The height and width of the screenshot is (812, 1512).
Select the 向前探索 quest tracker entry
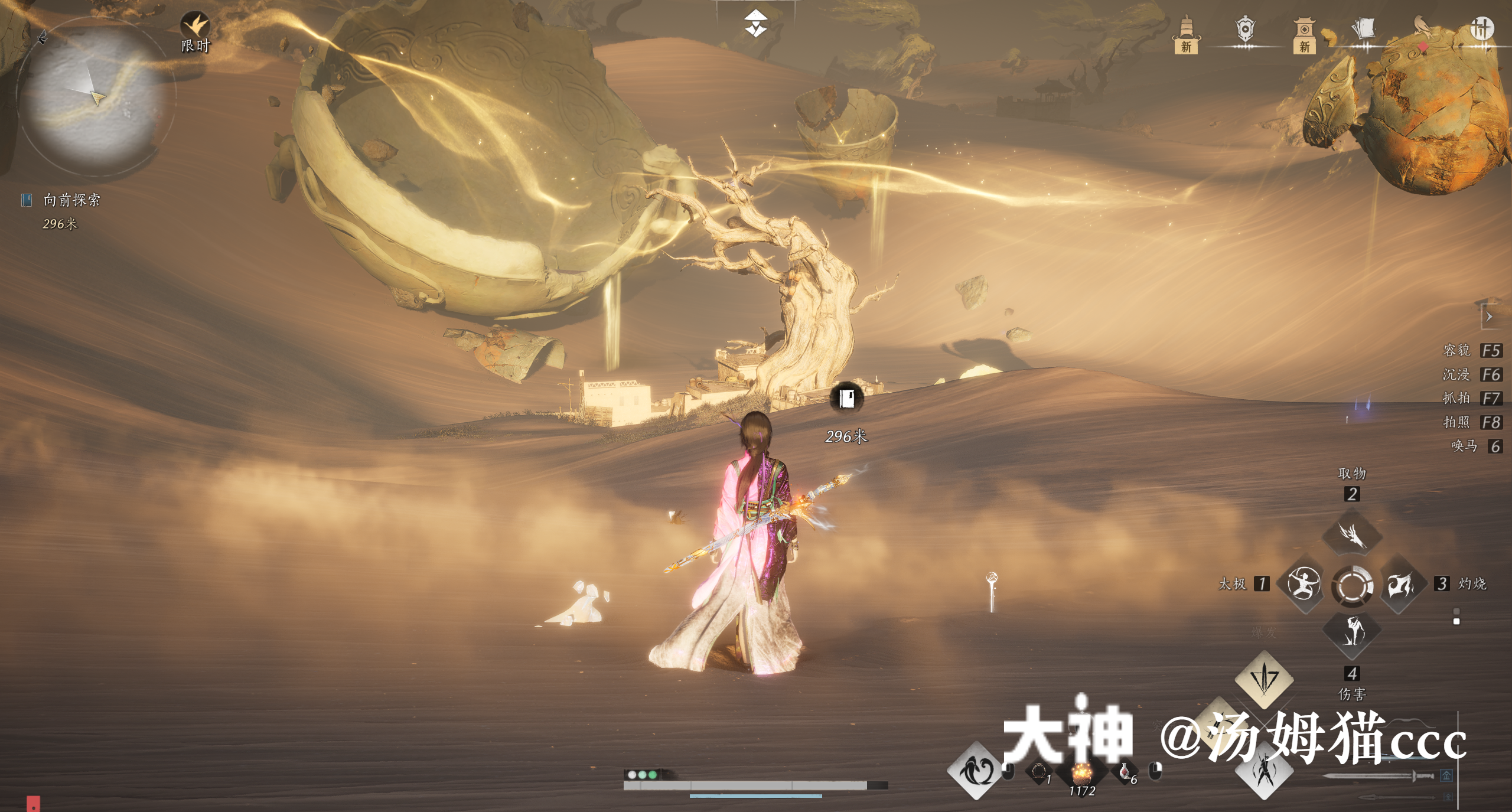point(71,200)
